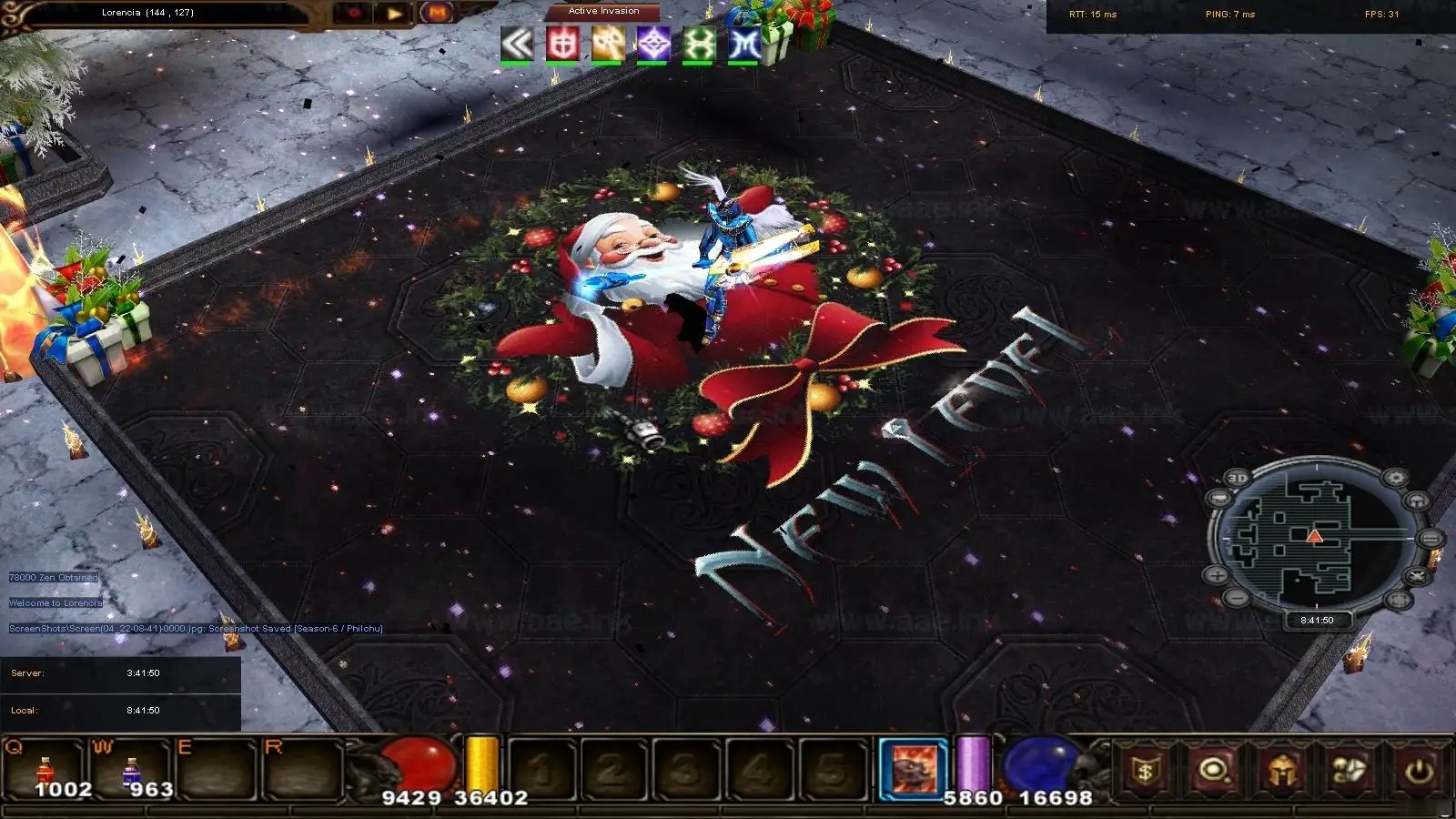Zoom in the minimap with plus button
The width and height of the screenshot is (1456, 819).
coord(1217,575)
